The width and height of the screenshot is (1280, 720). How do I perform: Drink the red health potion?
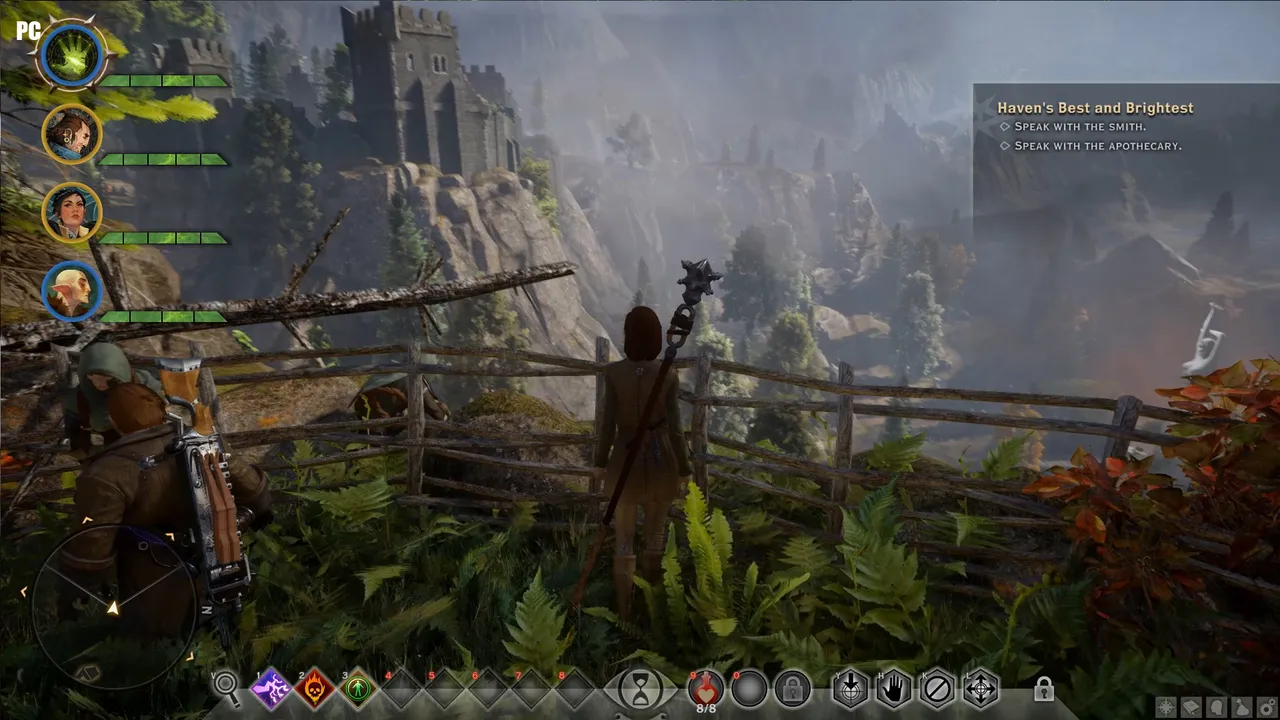coord(706,687)
